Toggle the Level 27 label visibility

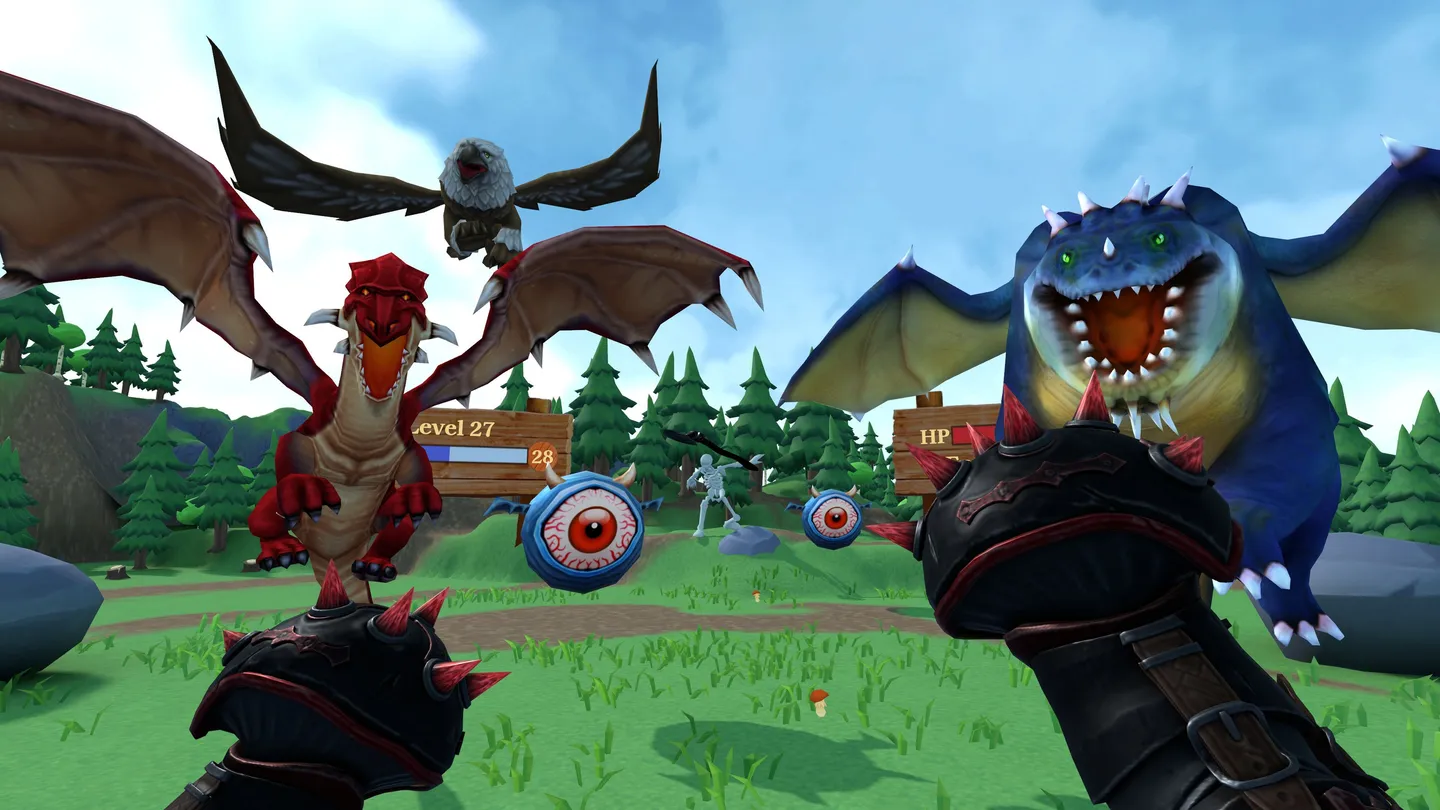pyautogui.click(x=455, y=428)
